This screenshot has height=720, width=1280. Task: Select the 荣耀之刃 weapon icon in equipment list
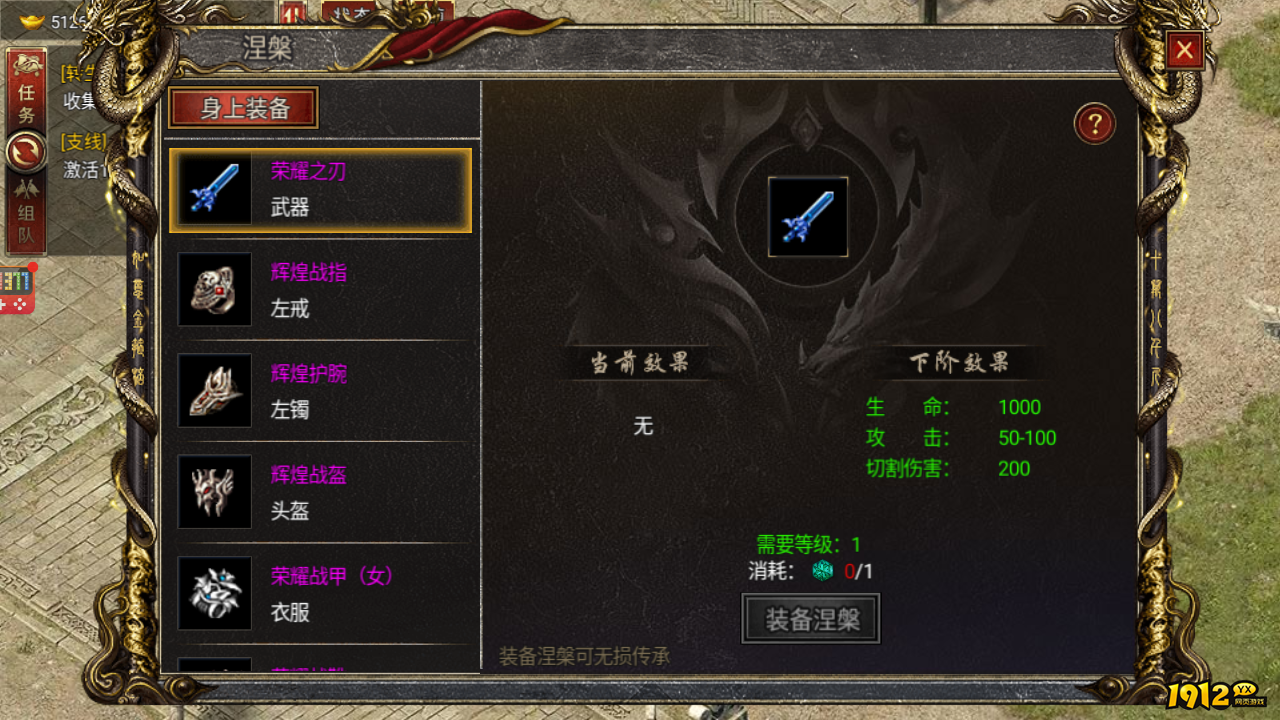214,190
